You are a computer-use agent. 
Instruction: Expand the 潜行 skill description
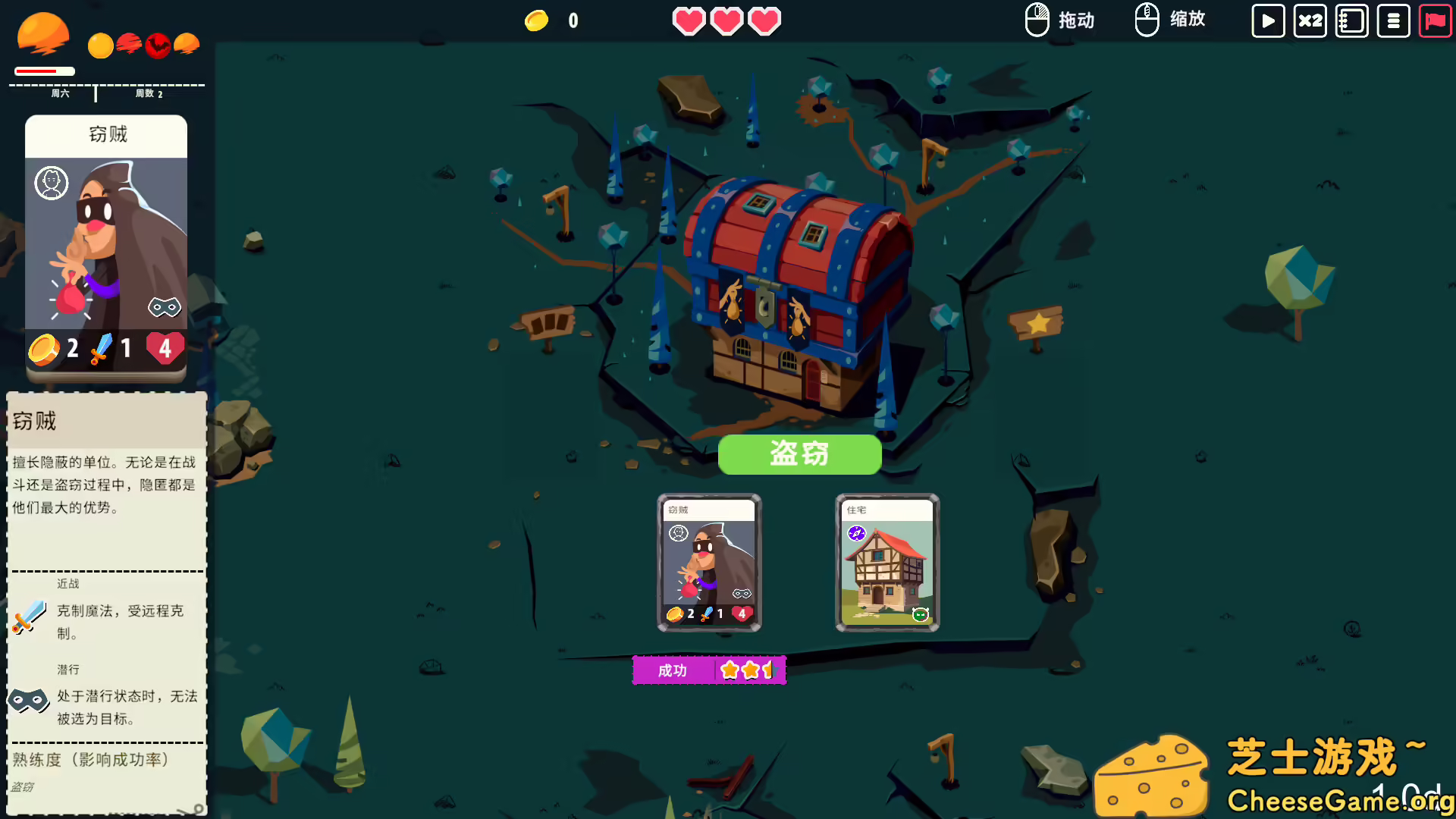[x=67, y=670]
